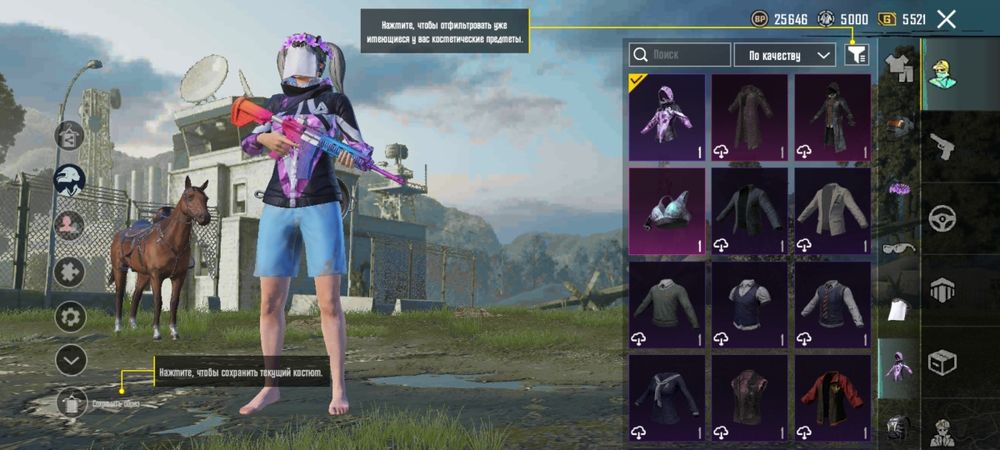Show the helmet subcategory
Viewport: 1000px width, 450px height.
pos(897,125)
